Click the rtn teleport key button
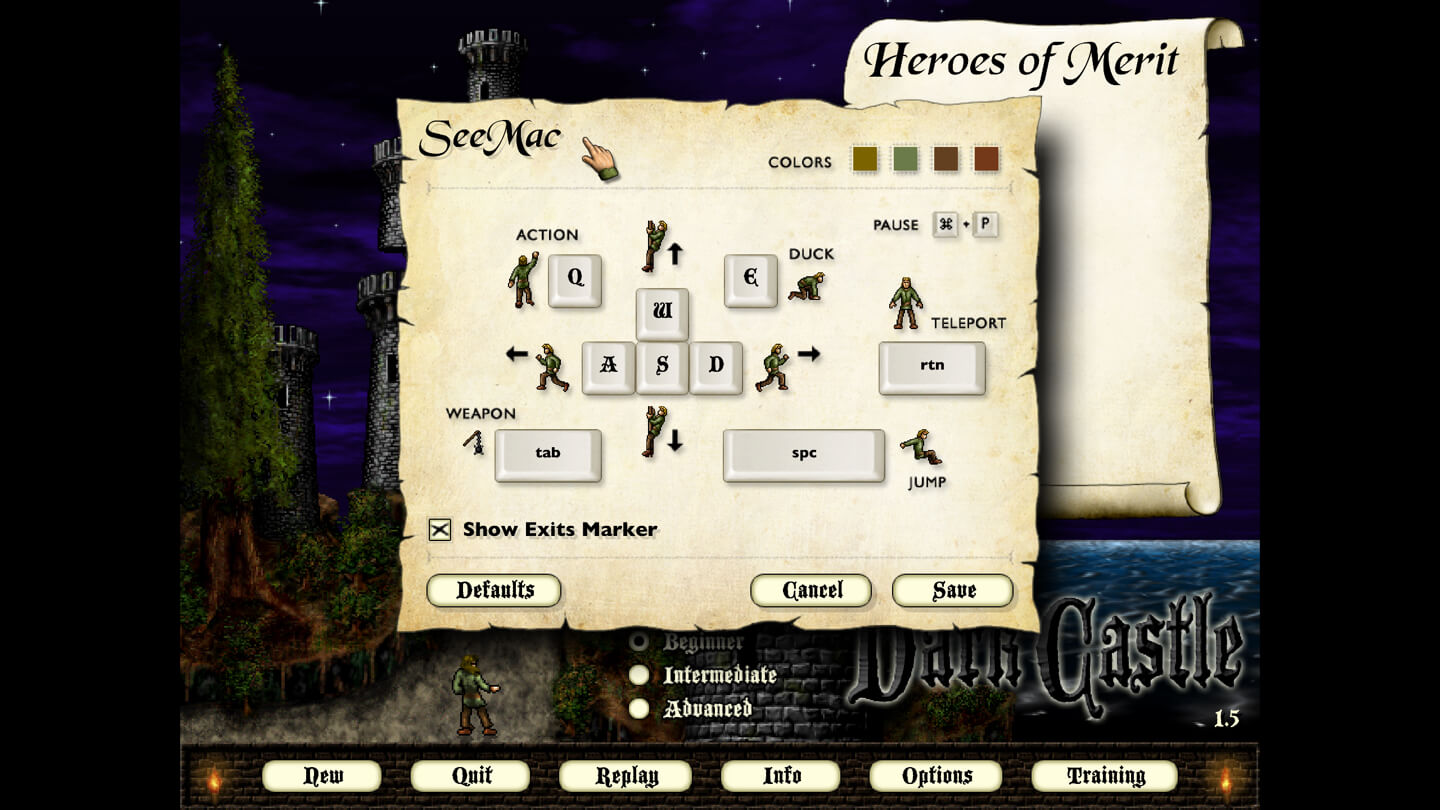 coord(931,368)
